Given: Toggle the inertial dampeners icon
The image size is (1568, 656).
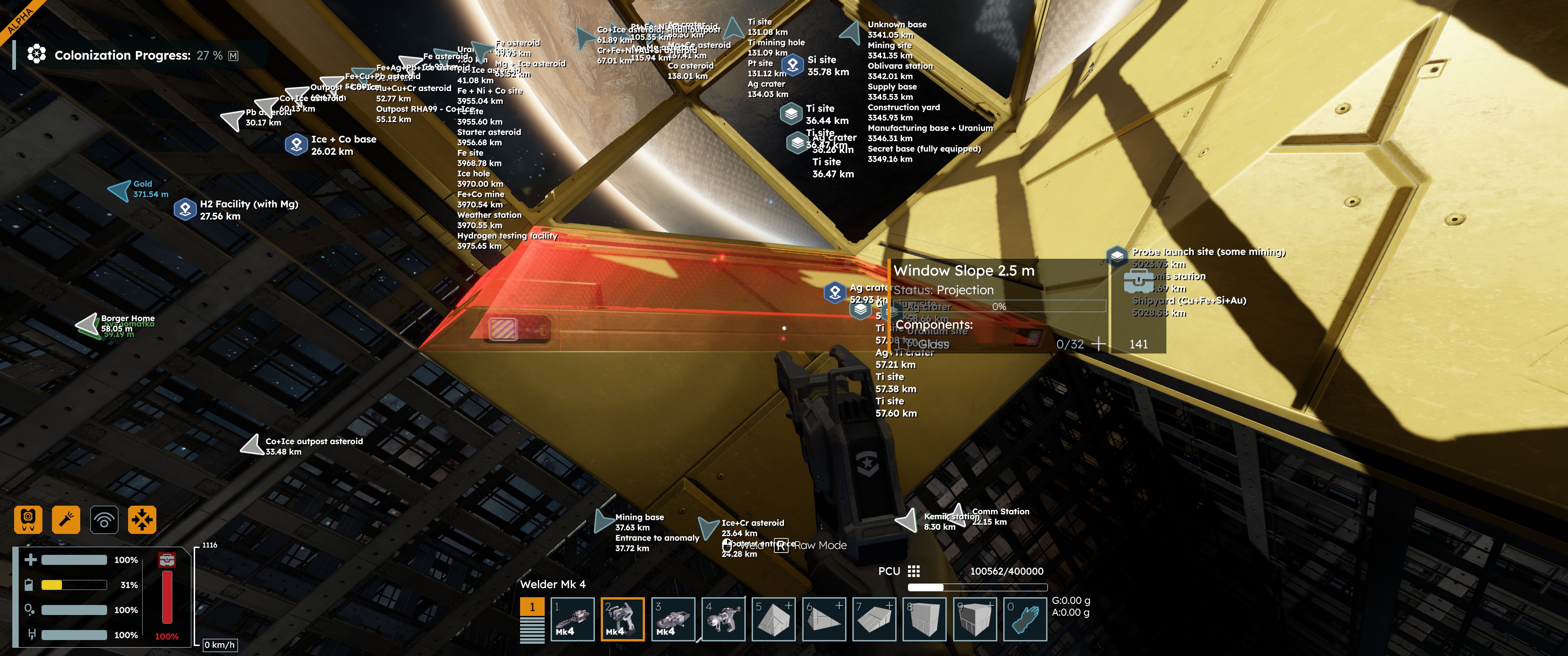Looking at the screenshot, I should pos(142,519).
